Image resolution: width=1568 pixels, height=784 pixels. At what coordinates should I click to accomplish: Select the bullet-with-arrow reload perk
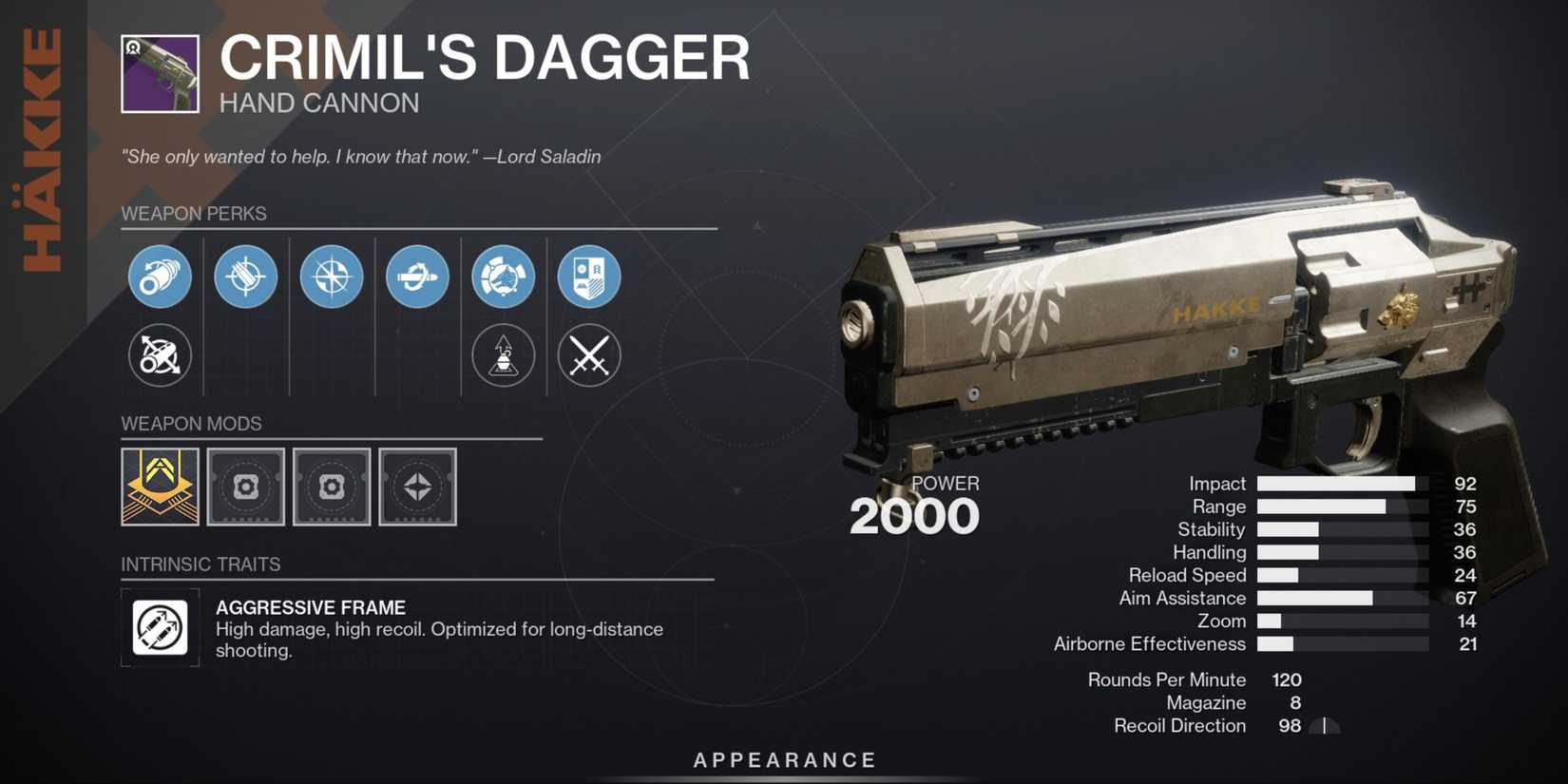(416, 277)
